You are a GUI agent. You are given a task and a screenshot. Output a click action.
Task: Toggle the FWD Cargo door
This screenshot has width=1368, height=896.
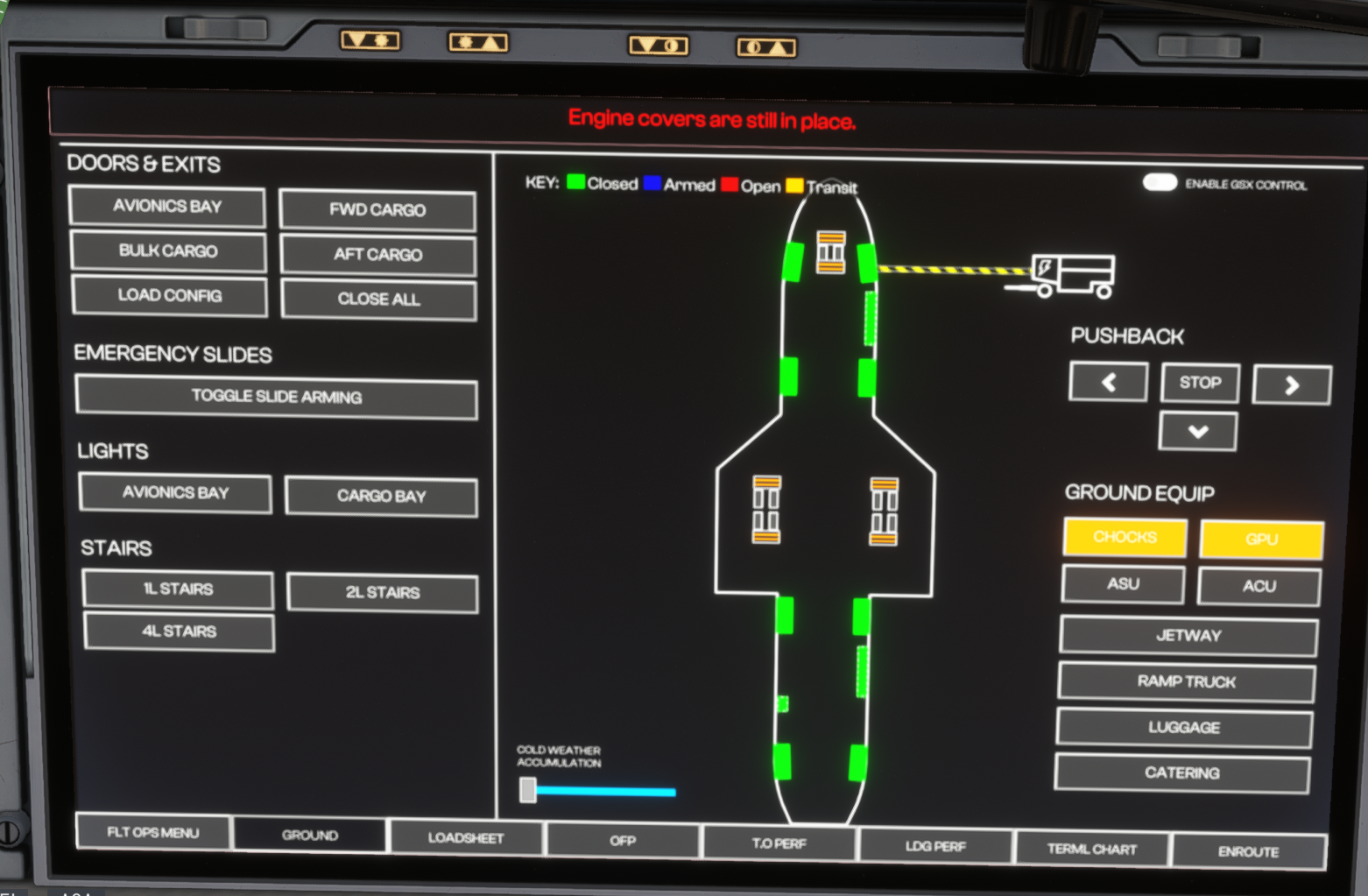point(377,210)
